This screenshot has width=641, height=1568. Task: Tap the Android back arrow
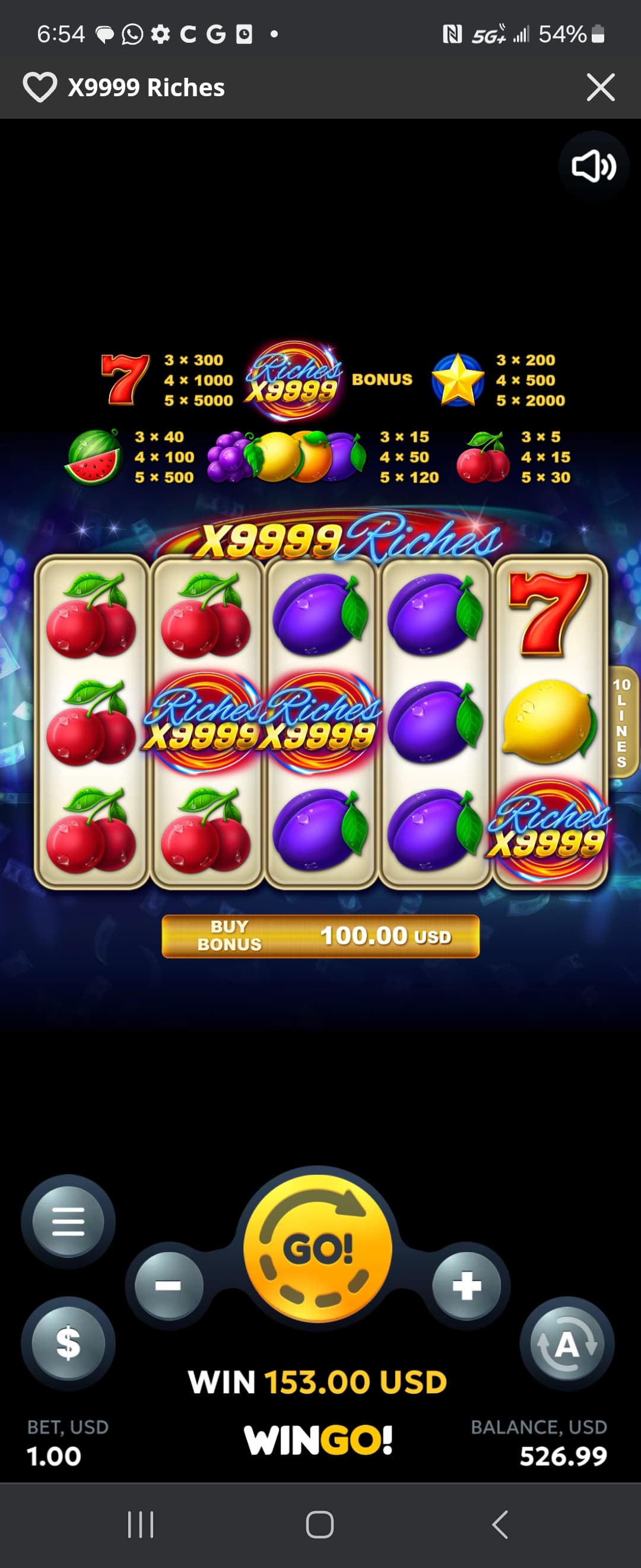pyautogui.click(x=499, y=1525)
